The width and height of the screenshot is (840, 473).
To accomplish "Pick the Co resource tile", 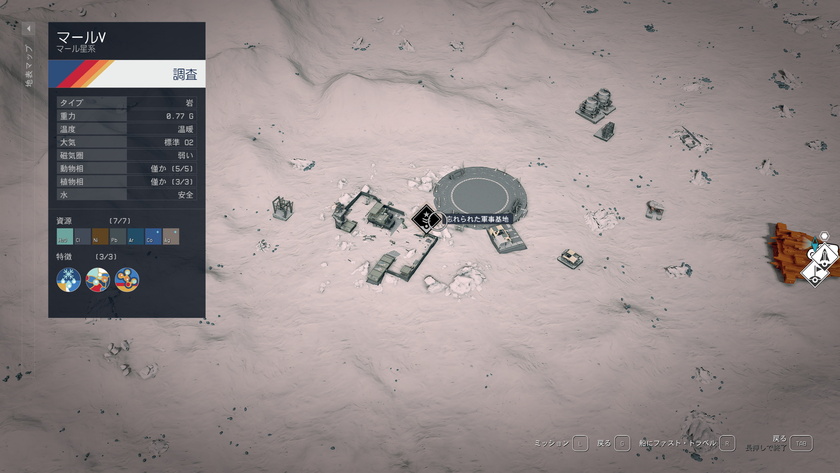I will pyautogui.click(x=153, y=236).
